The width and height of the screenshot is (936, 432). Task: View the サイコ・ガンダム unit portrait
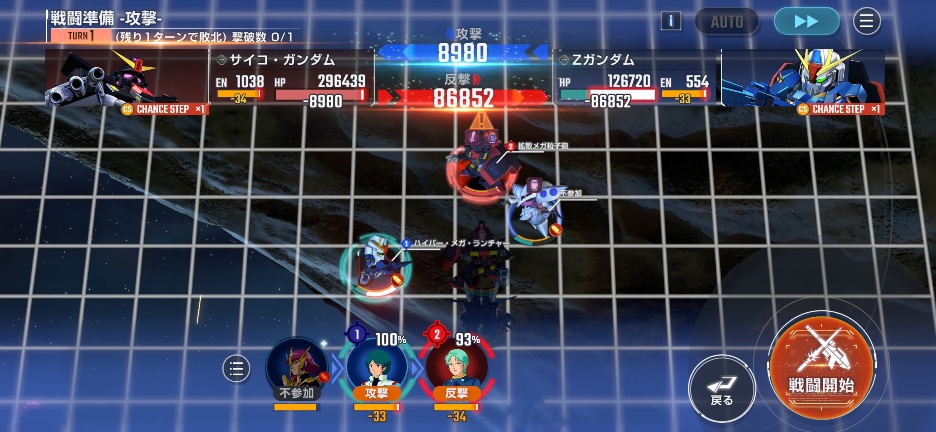[x=126, y=79]
